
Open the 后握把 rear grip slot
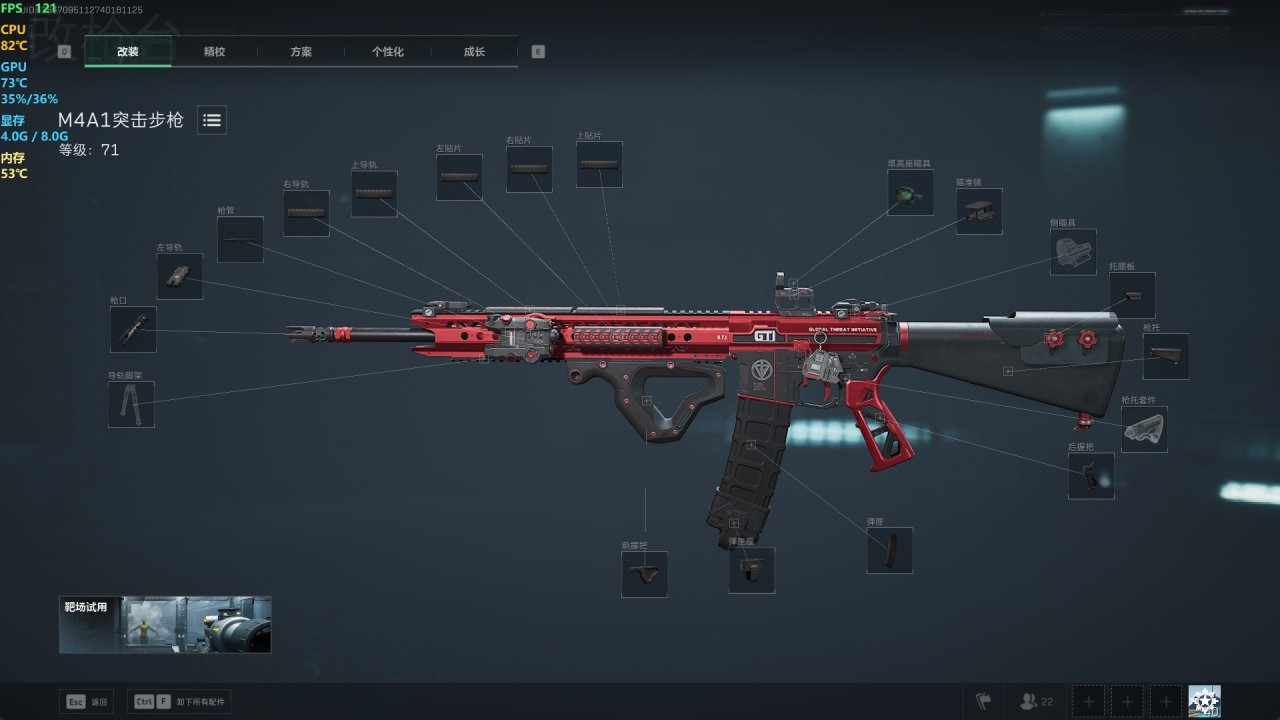point(1091,476)
